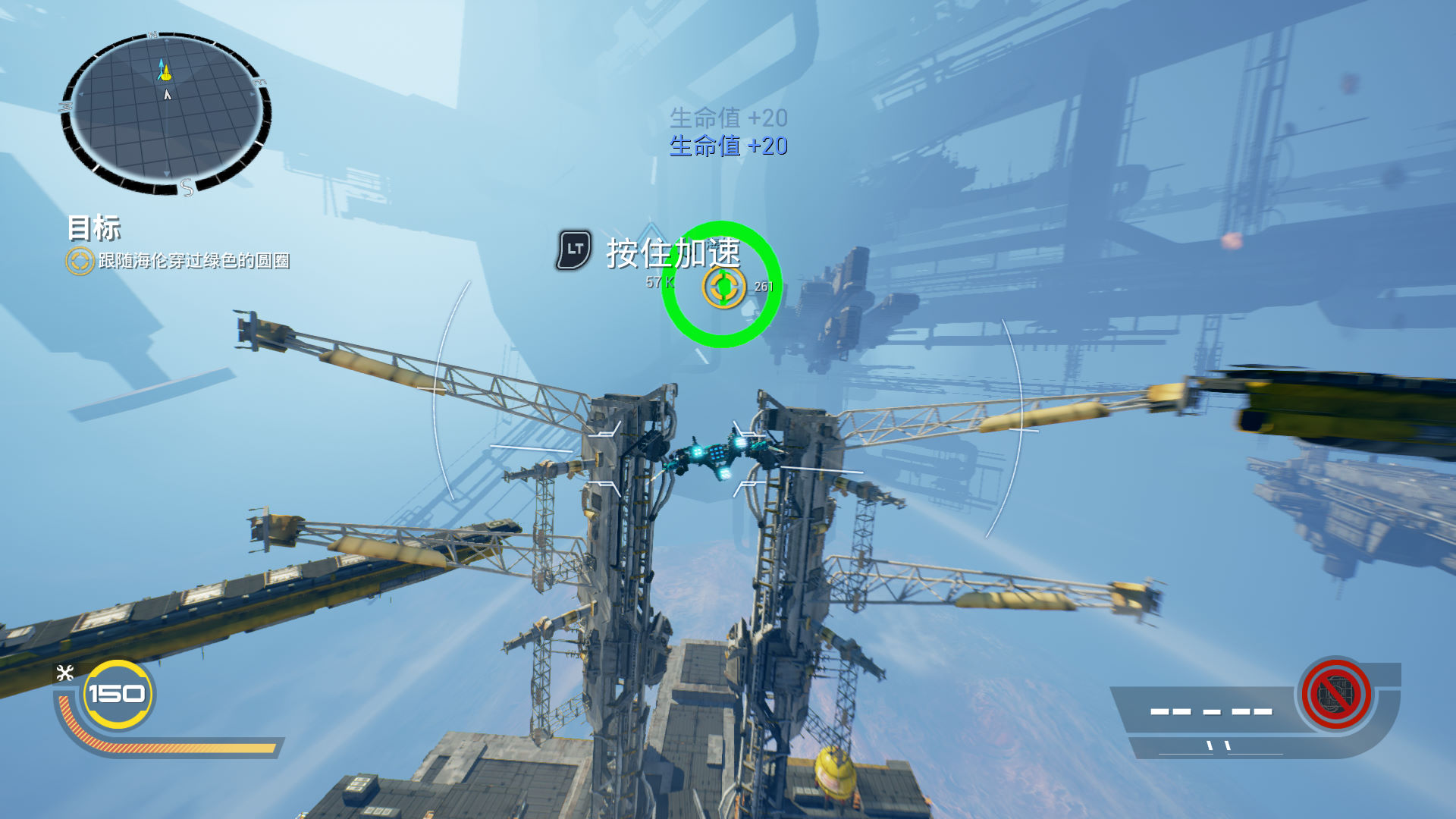Select the objective tracker ring icon
Screen dimensions: 1456x819
point(80,261)
